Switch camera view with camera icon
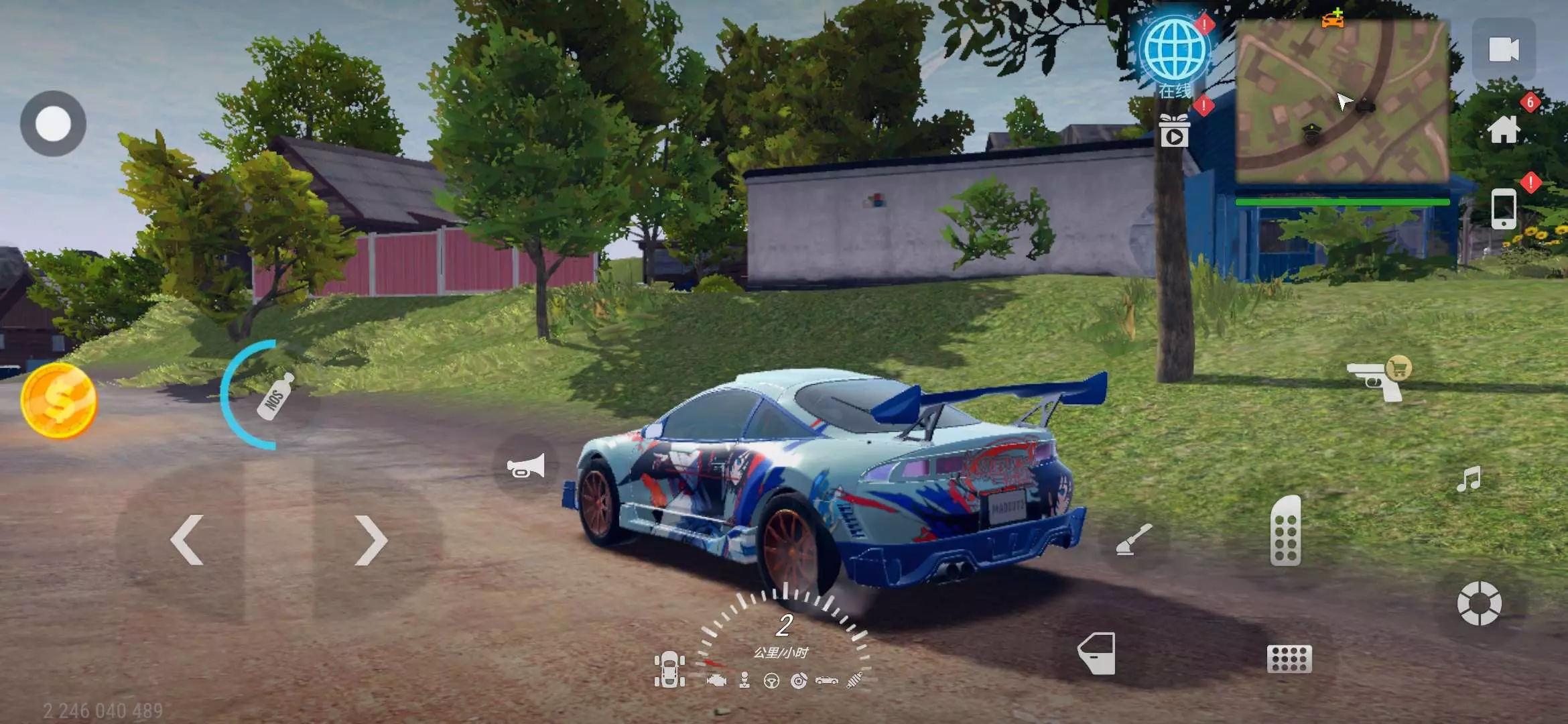 (1503, 50)
